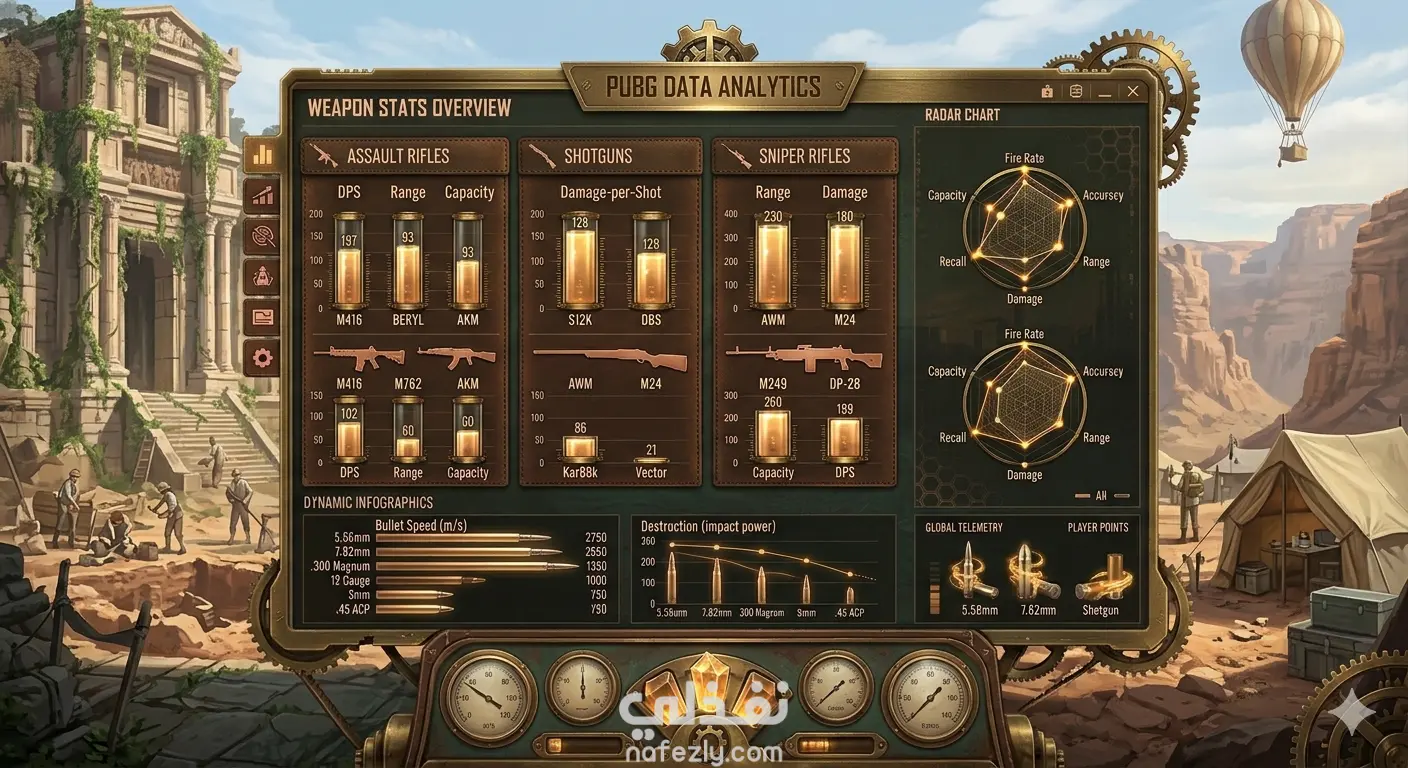
Task: Open the gear settings tab
Action: (263, 357)
